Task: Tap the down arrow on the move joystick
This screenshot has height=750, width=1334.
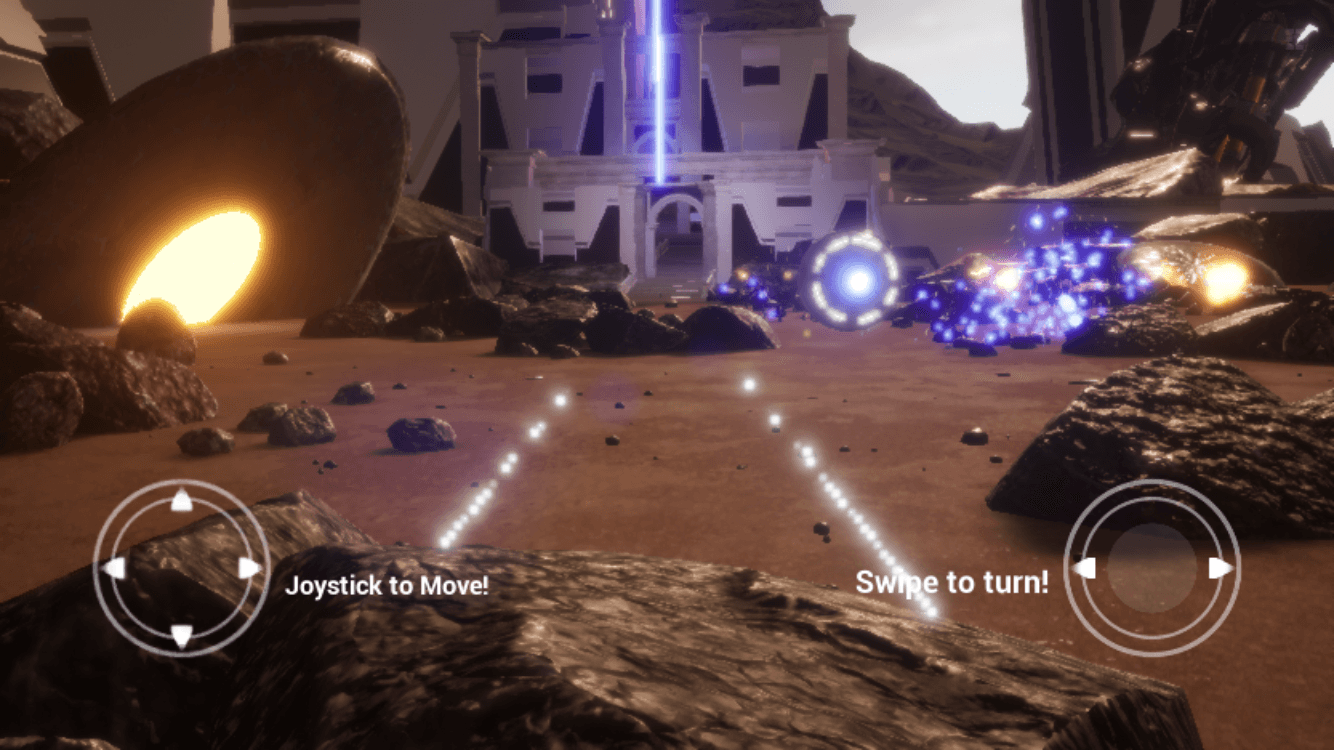Action: (181, 635)
